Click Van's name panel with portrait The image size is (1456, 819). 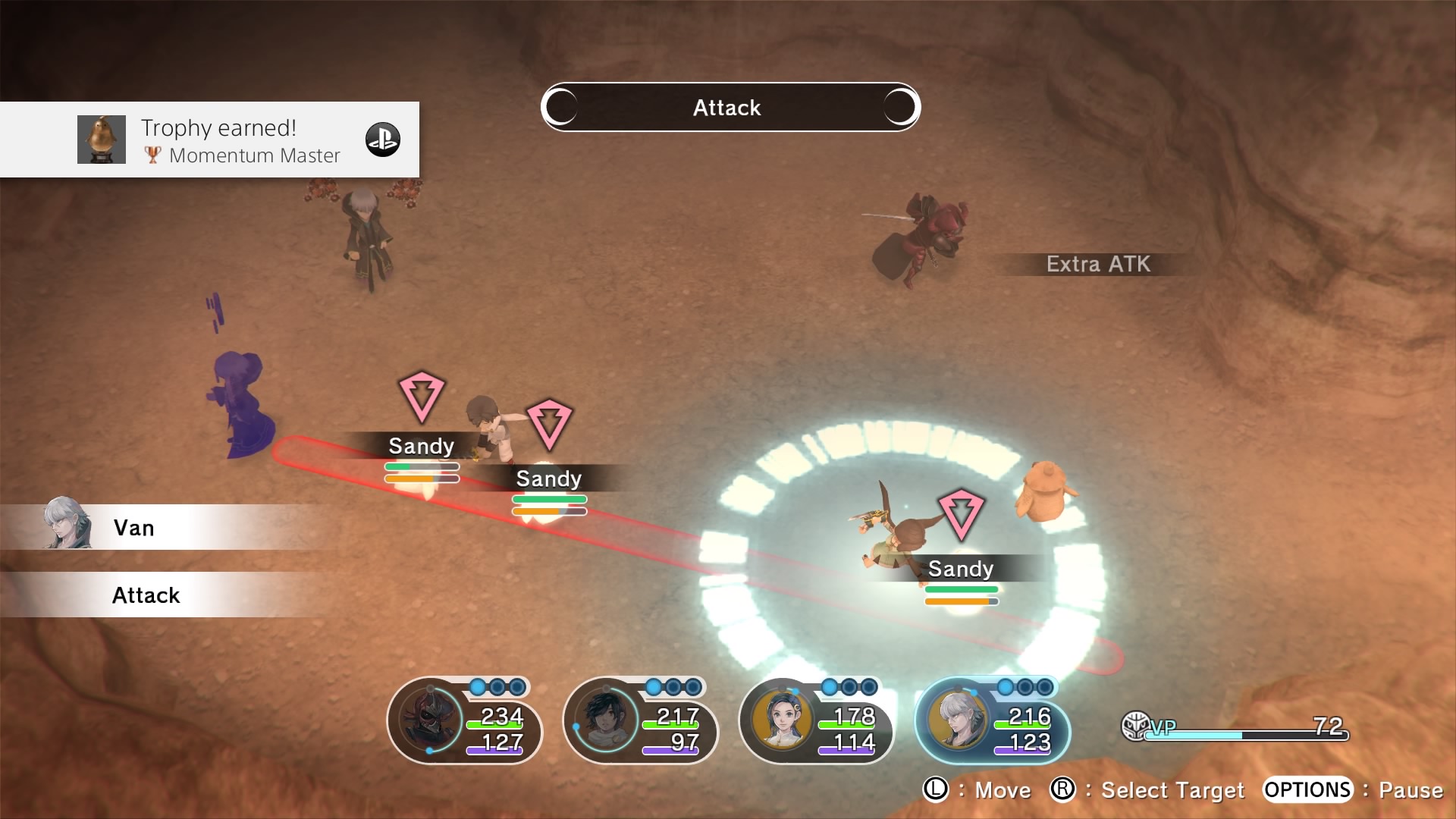coord(133,528)
